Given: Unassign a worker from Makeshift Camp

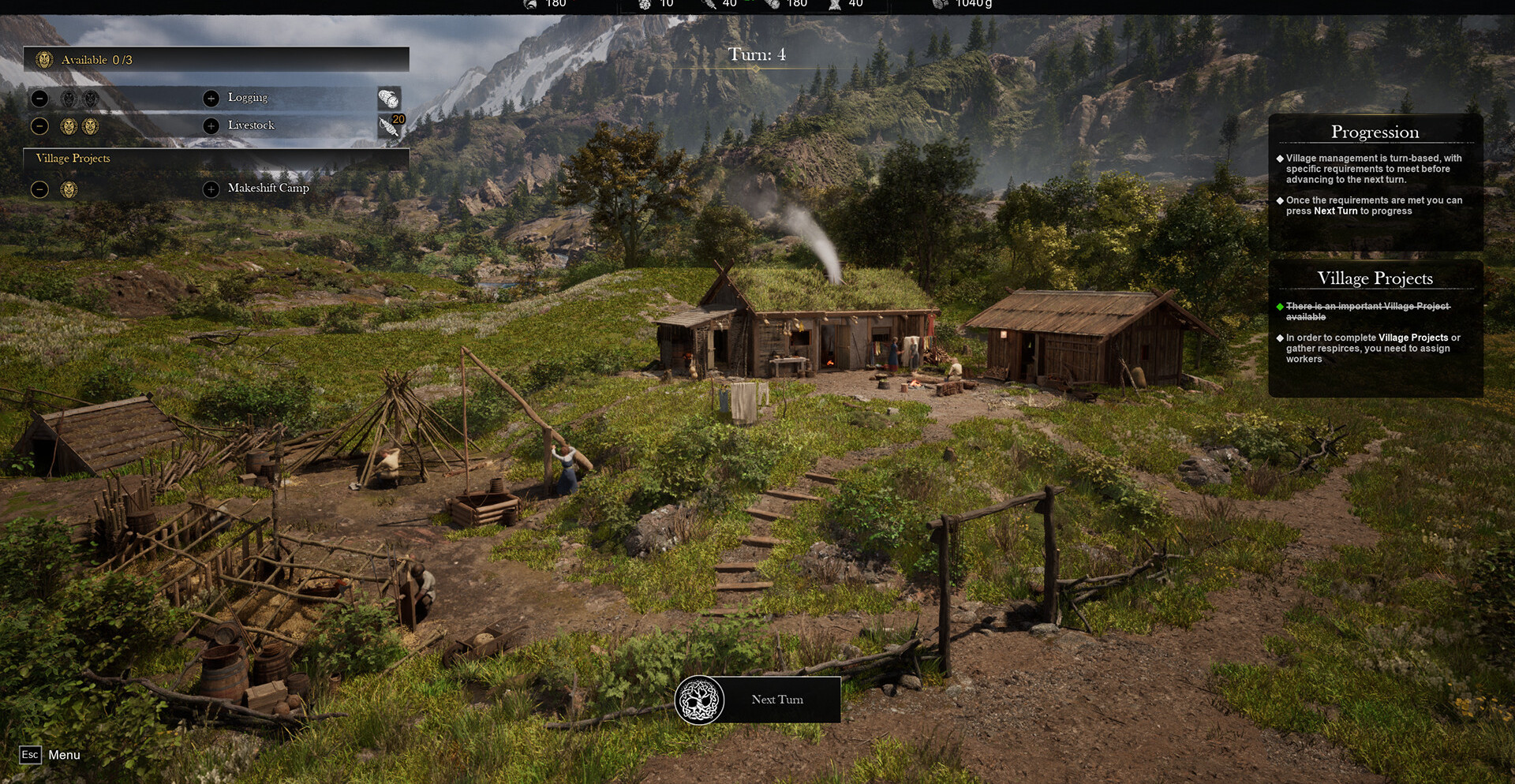Looking at the screenshot, I should click(40, 189).
